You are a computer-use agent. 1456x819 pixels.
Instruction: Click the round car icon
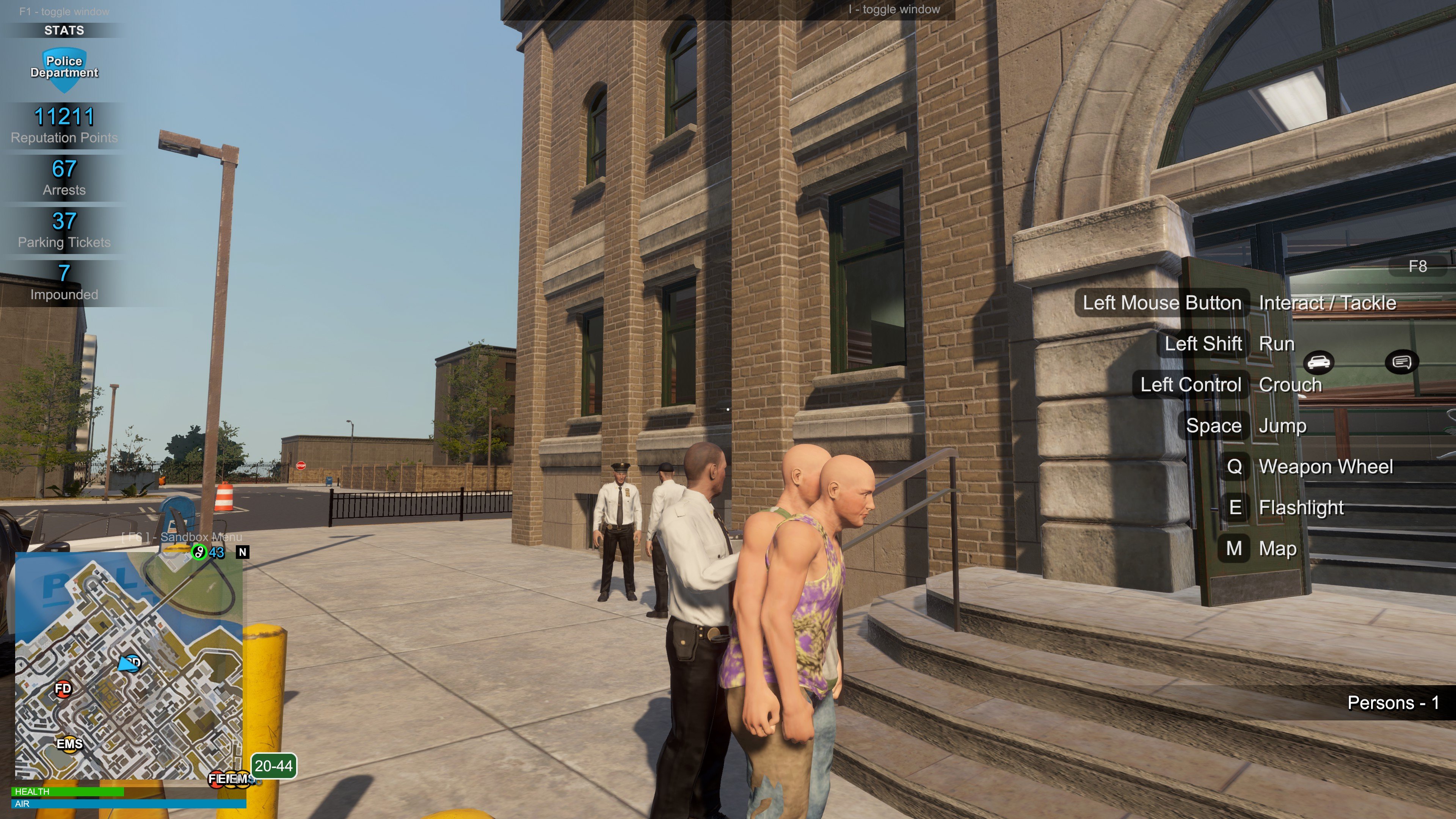pyautogui.click(x=1319, y=362)
